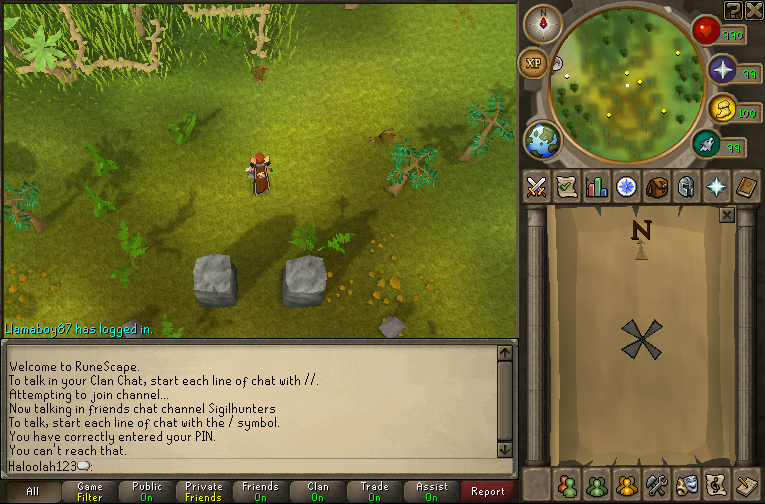Open the magic spellbook tab
The image size is (765, 504).
747,187
